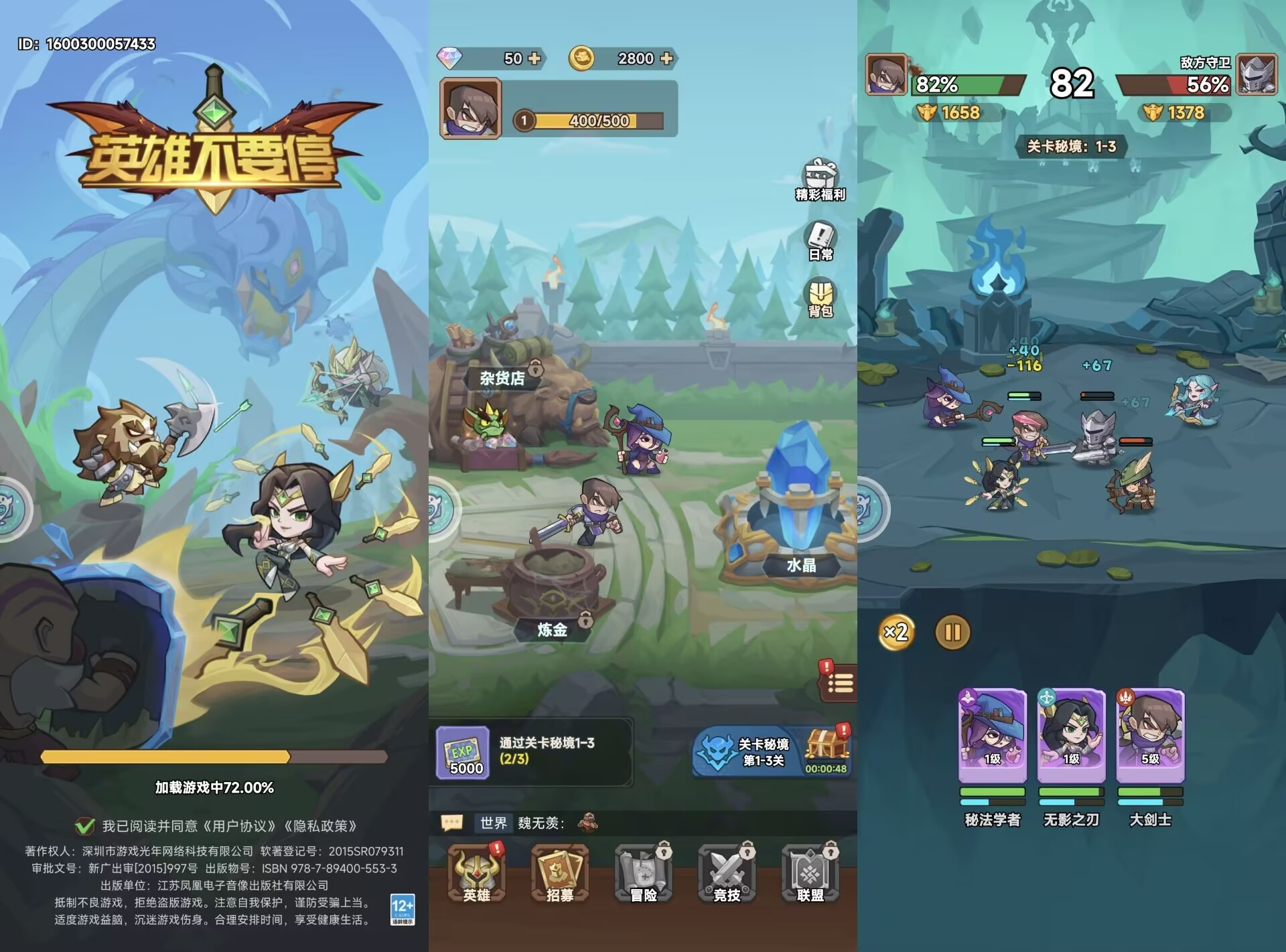Open the player avatar profile
Image resolution: width=1286 pixels, height=952 pixels.
(470, 108)
